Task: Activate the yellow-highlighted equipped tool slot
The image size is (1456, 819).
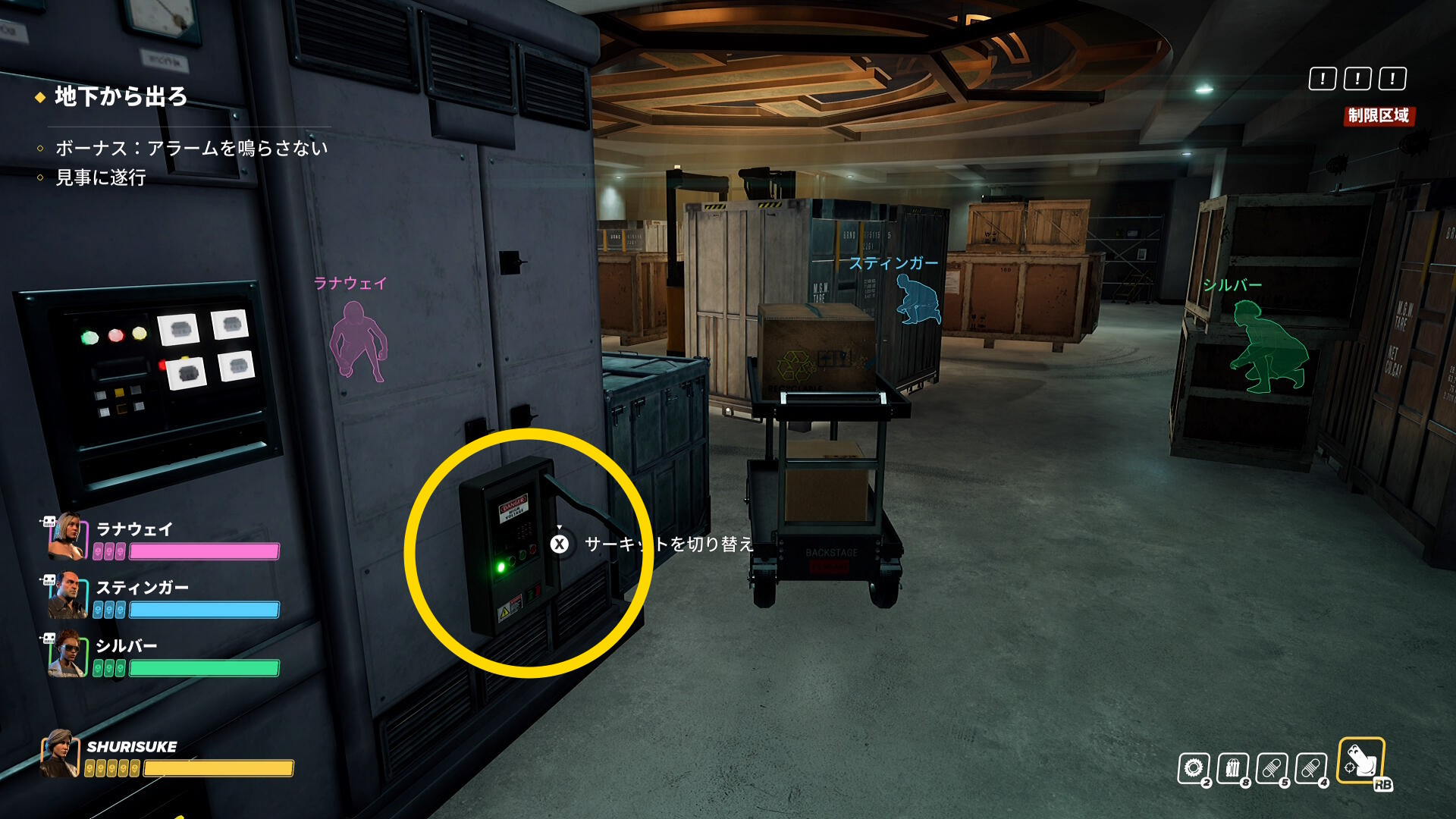Action: [x=1361, y=761]
